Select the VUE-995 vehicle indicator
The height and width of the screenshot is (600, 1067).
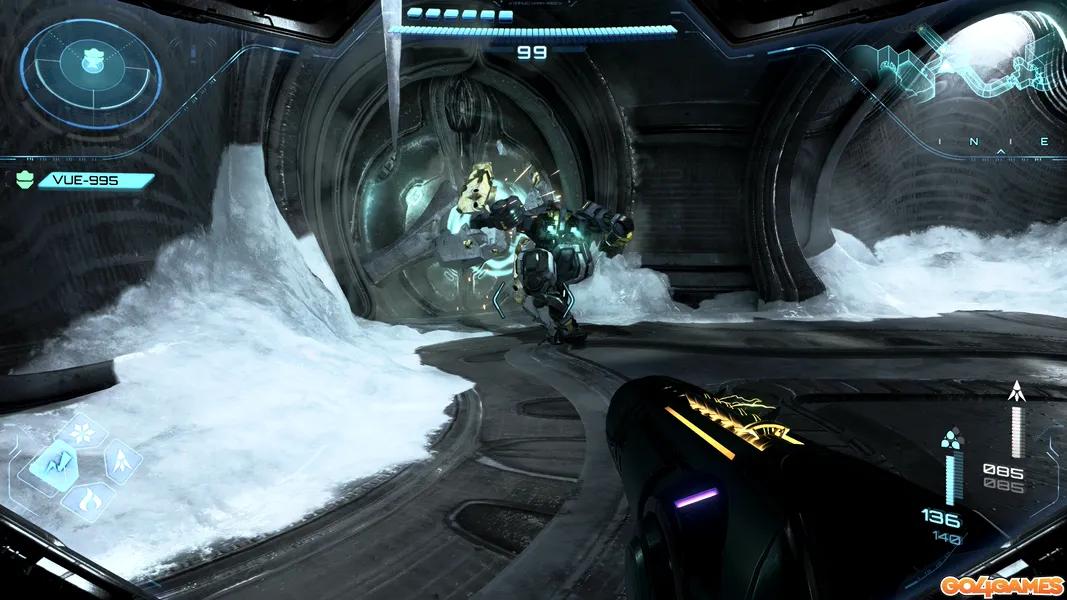(95, 181)
